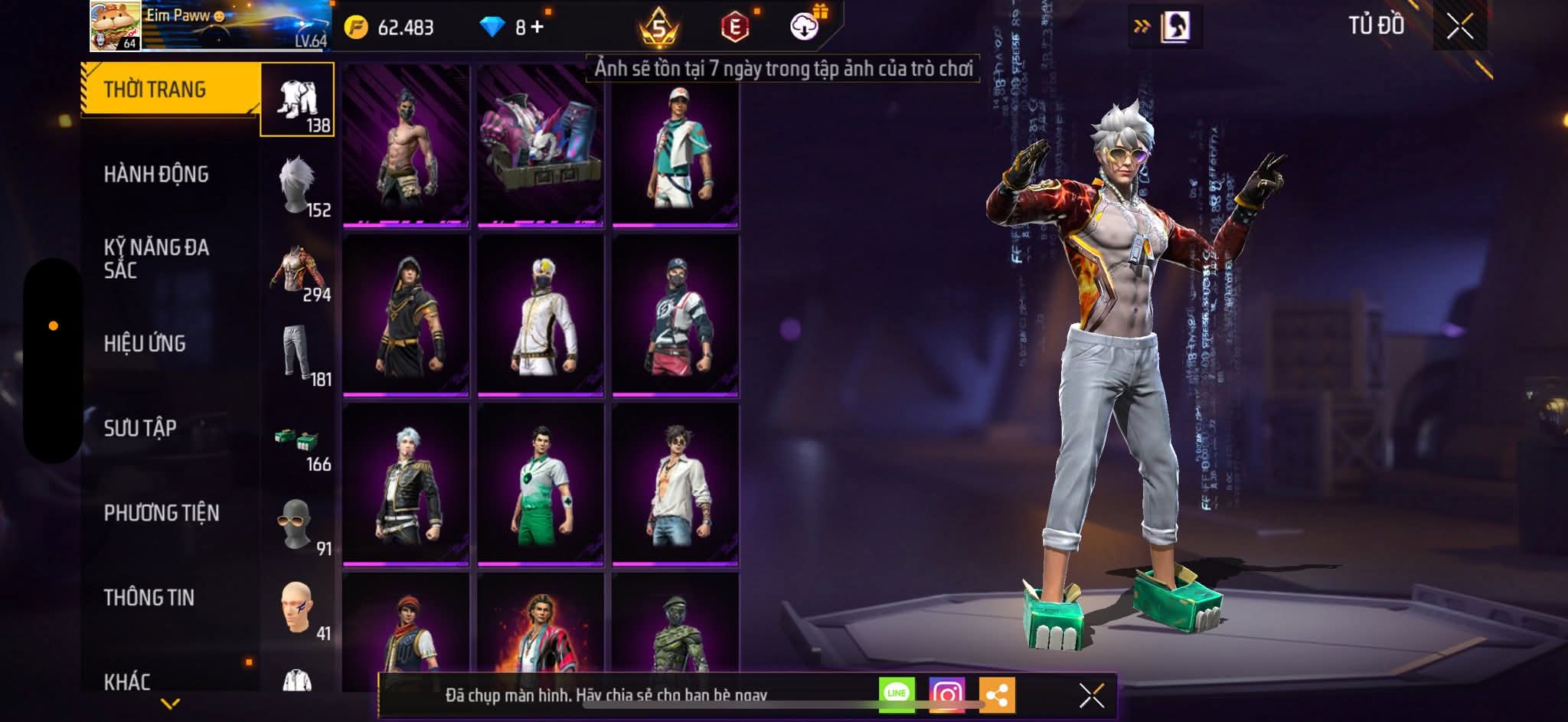
Task: Share the screenshot via LINE
Action: coord(897,694)
